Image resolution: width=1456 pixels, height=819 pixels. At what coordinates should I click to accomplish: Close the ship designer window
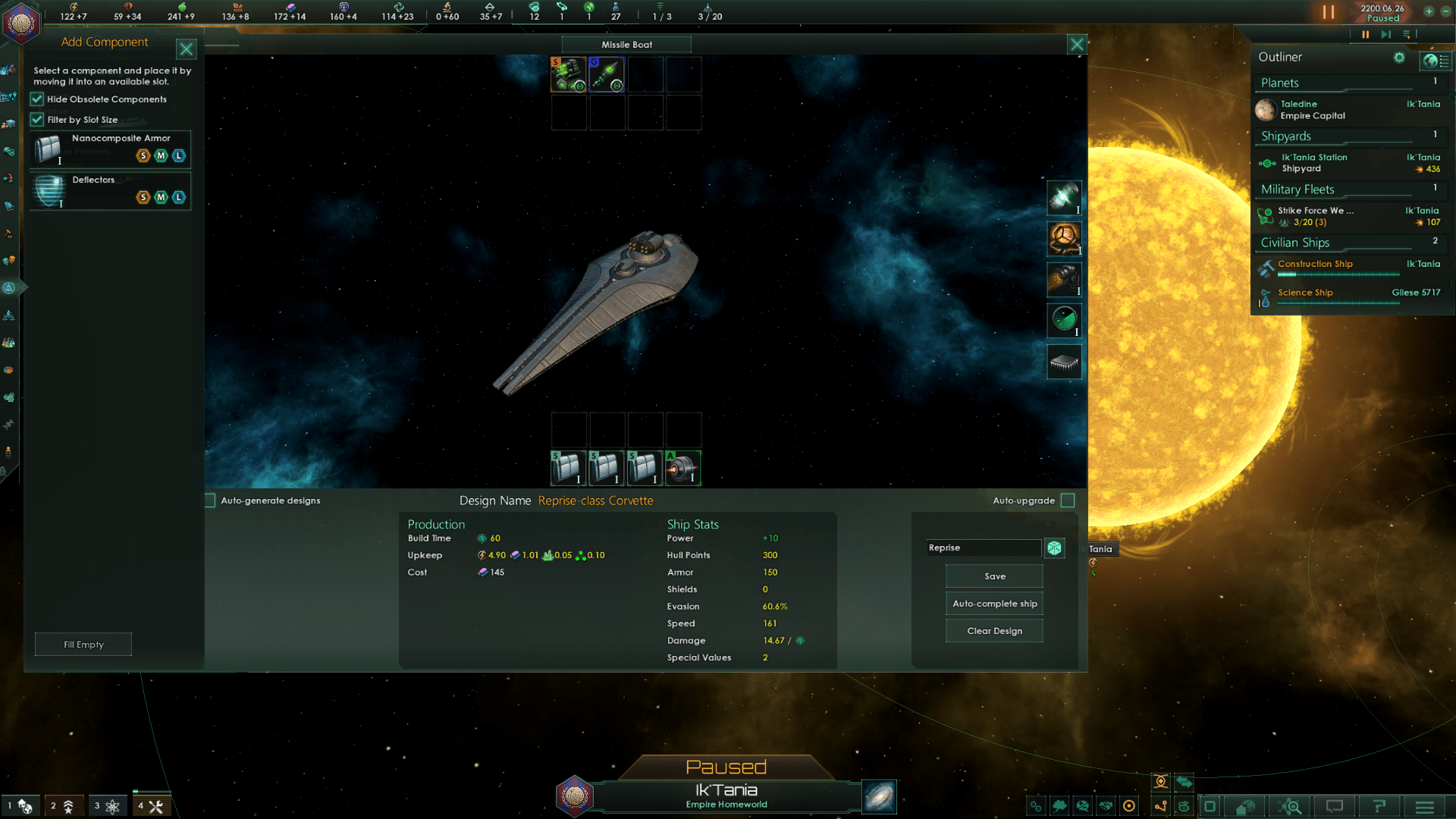pyautogui.click(x=1077, y=45)
